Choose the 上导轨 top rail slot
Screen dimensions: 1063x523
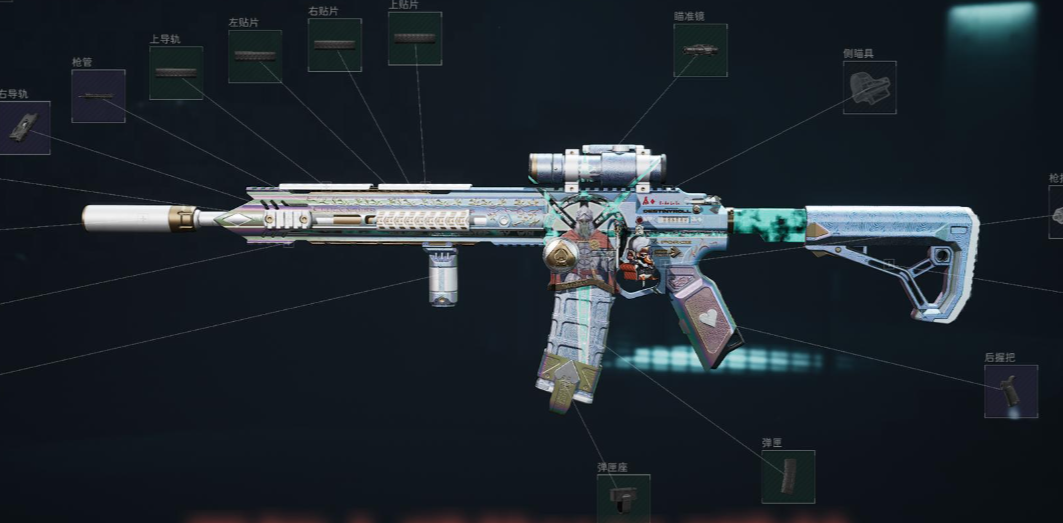(x=176, y=73)
